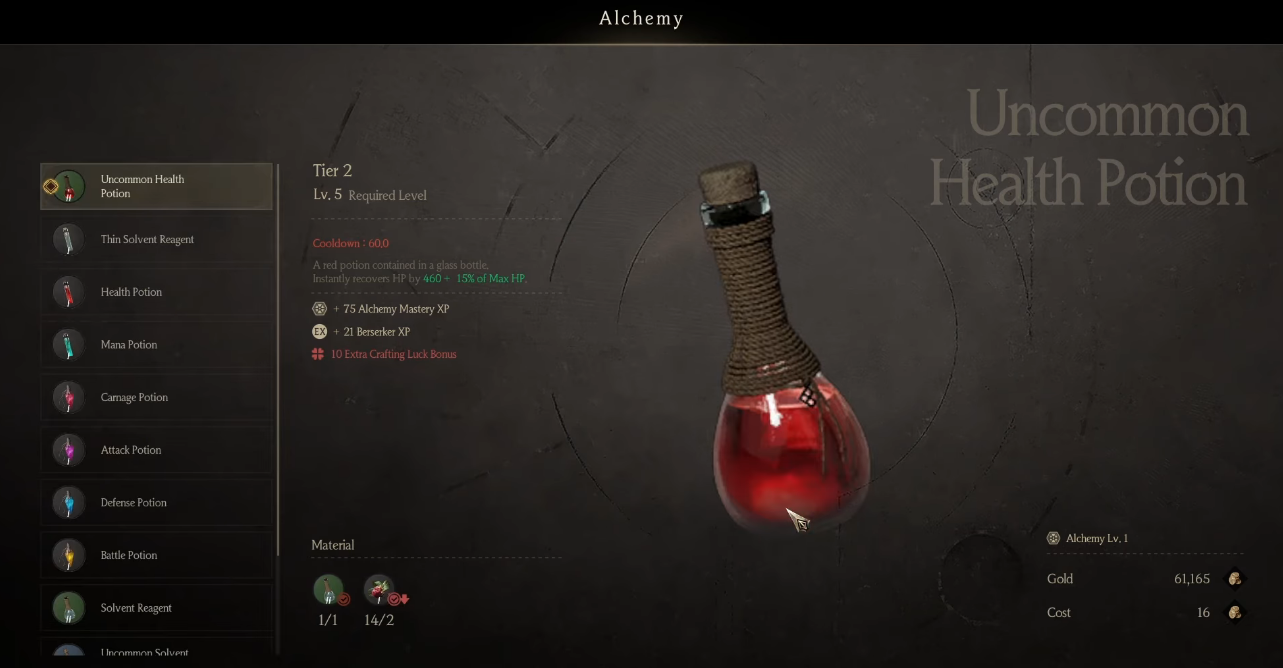Click the red berry material icon
1283x668 pixels.
[379, 590]
